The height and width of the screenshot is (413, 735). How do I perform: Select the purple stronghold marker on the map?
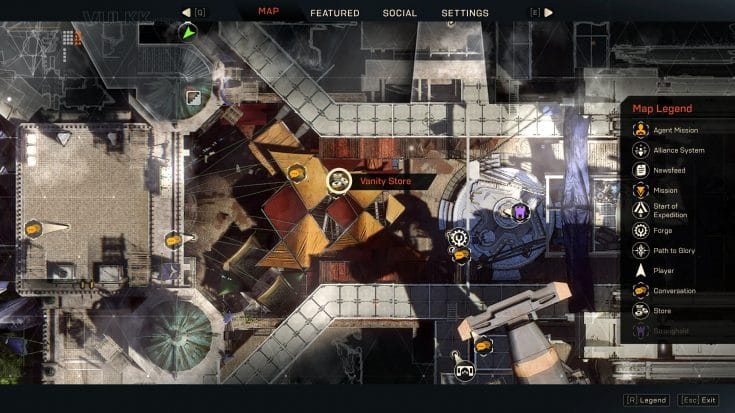click(520, 211)
